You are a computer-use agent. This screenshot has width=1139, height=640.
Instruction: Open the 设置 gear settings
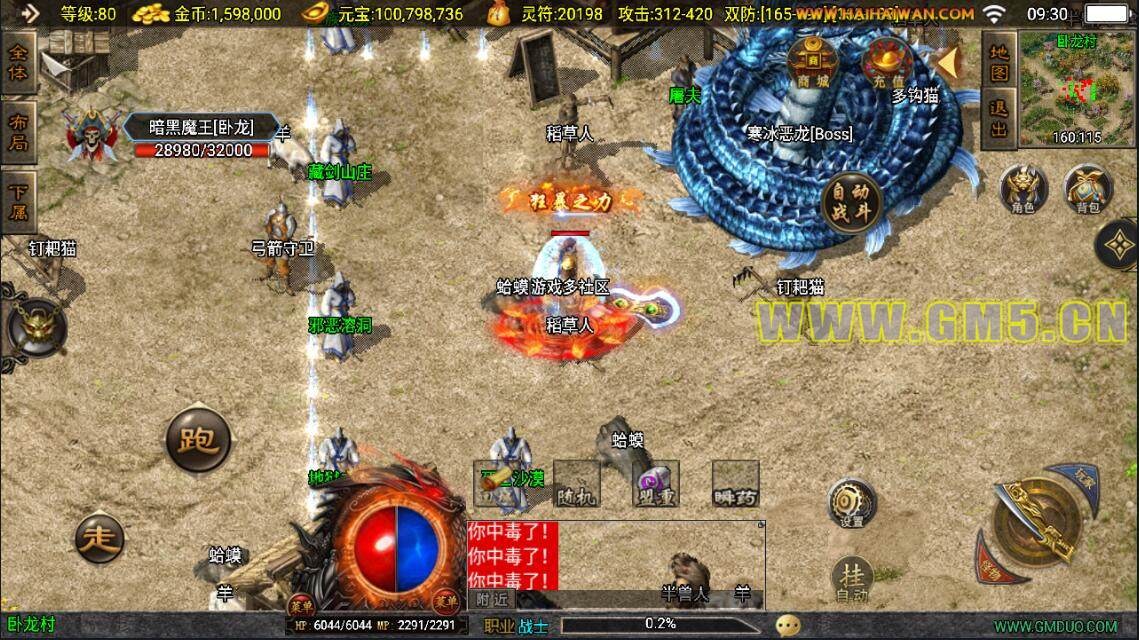tap(851, 503)
